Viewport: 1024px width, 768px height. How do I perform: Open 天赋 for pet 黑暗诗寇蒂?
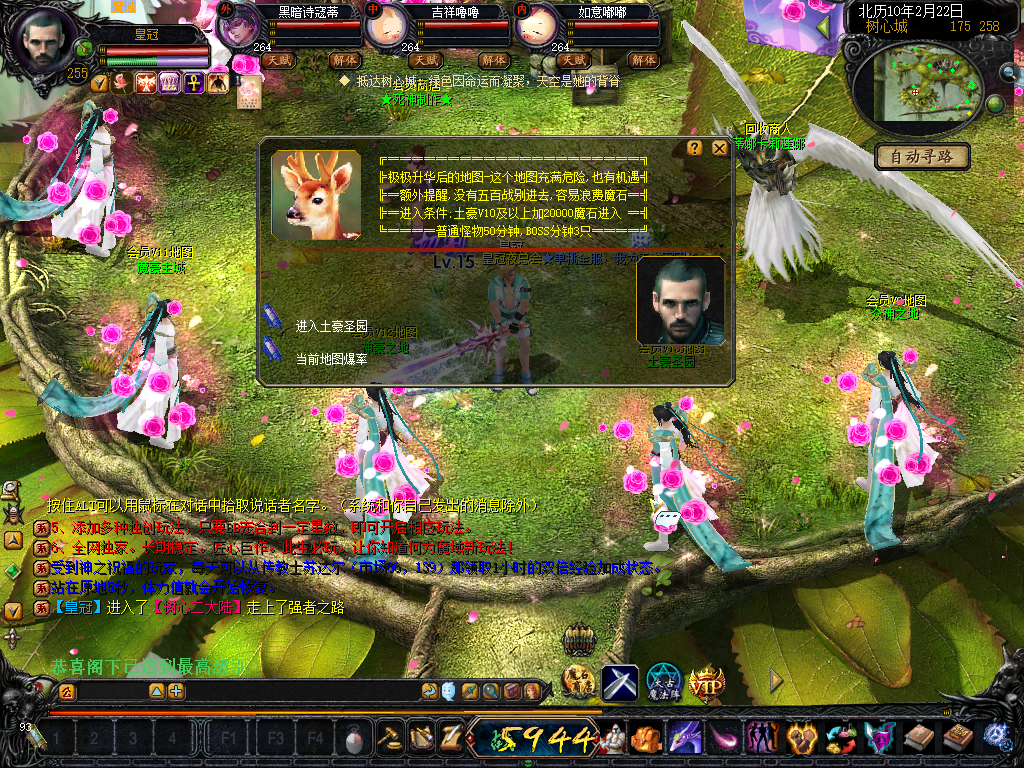[279, 60]
